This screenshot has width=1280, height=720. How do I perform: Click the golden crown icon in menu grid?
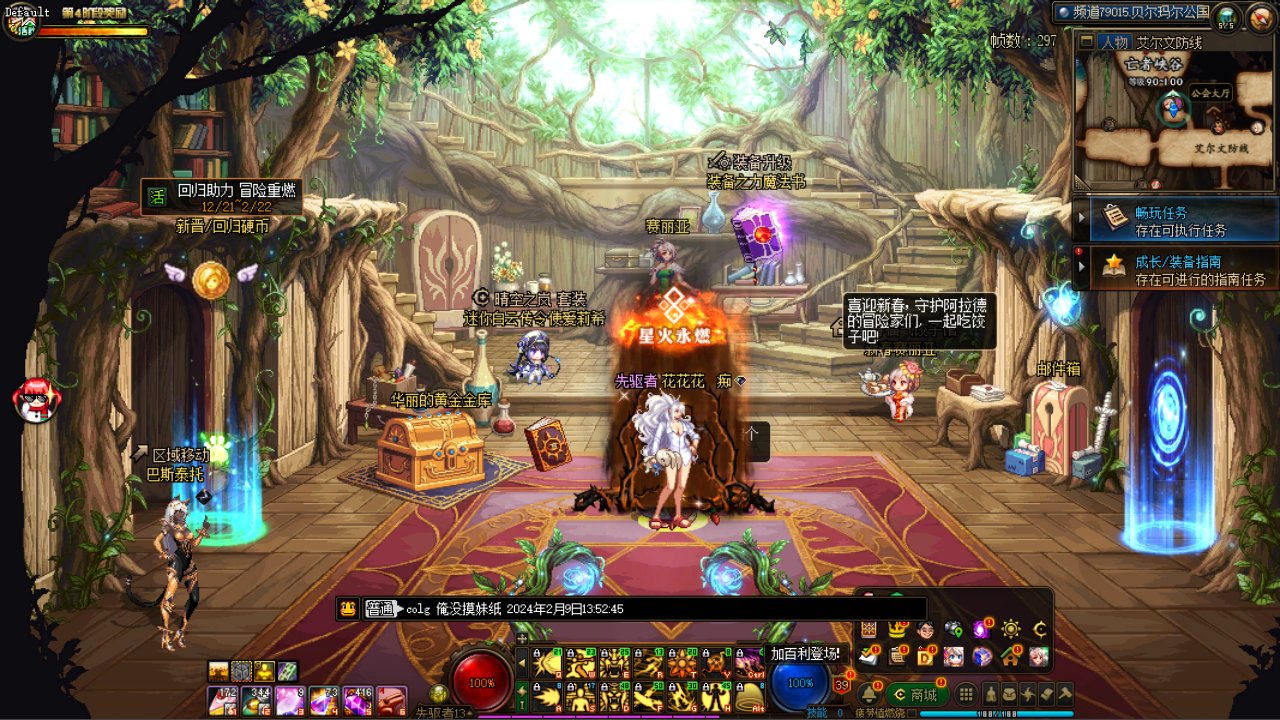[x=897, y=629]
